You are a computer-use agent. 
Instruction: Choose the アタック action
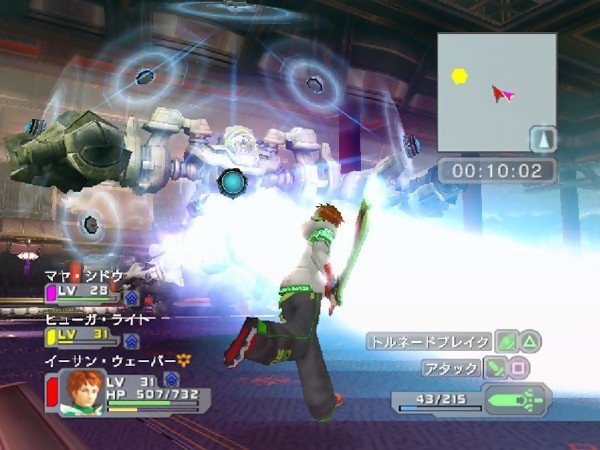(452, 368)
